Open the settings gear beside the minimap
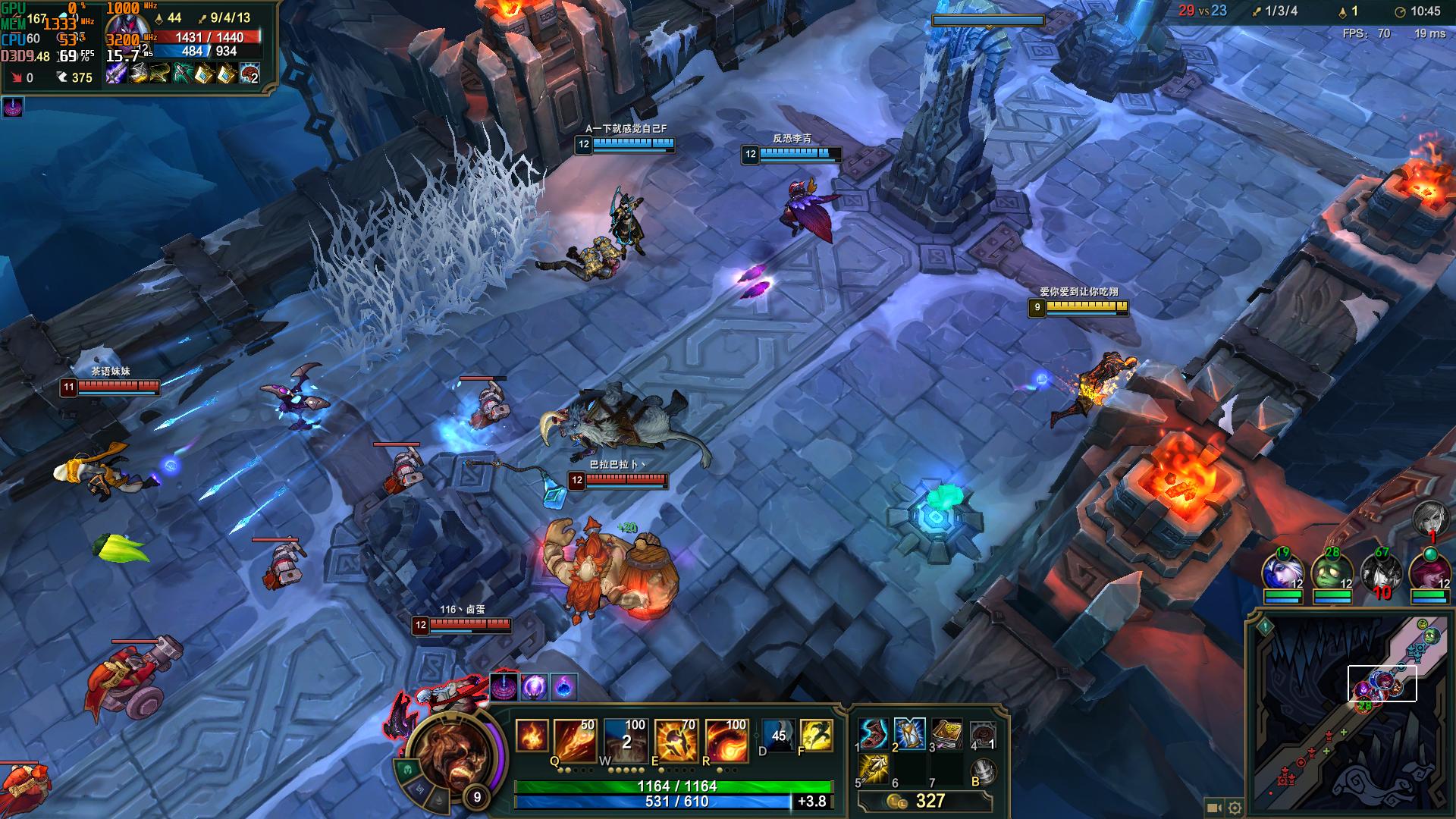Viewport: 1456px width, 819px height. pyautogui.click(x=1235, y=808)
